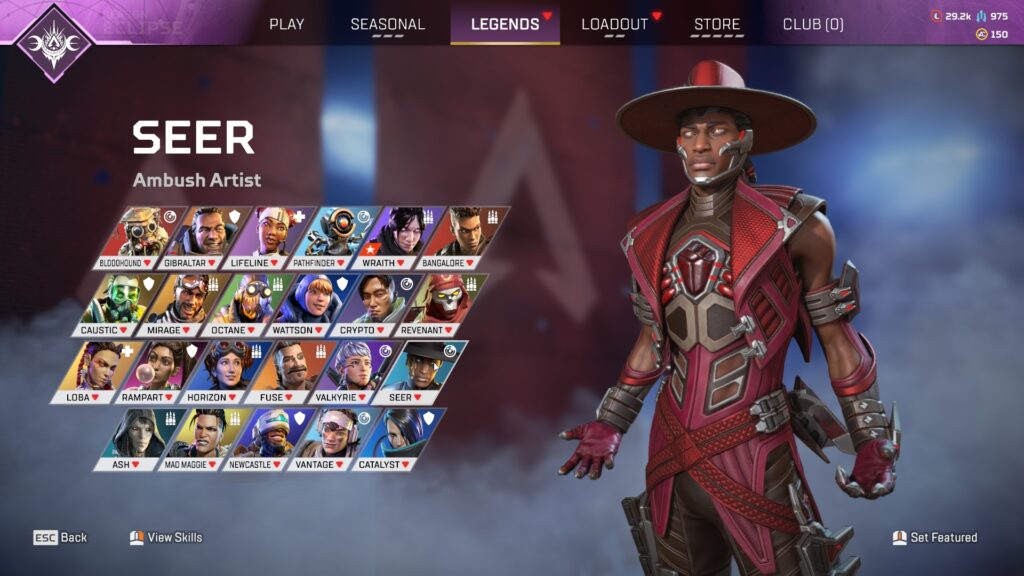View Skills for Seer

tap(166, 537)
